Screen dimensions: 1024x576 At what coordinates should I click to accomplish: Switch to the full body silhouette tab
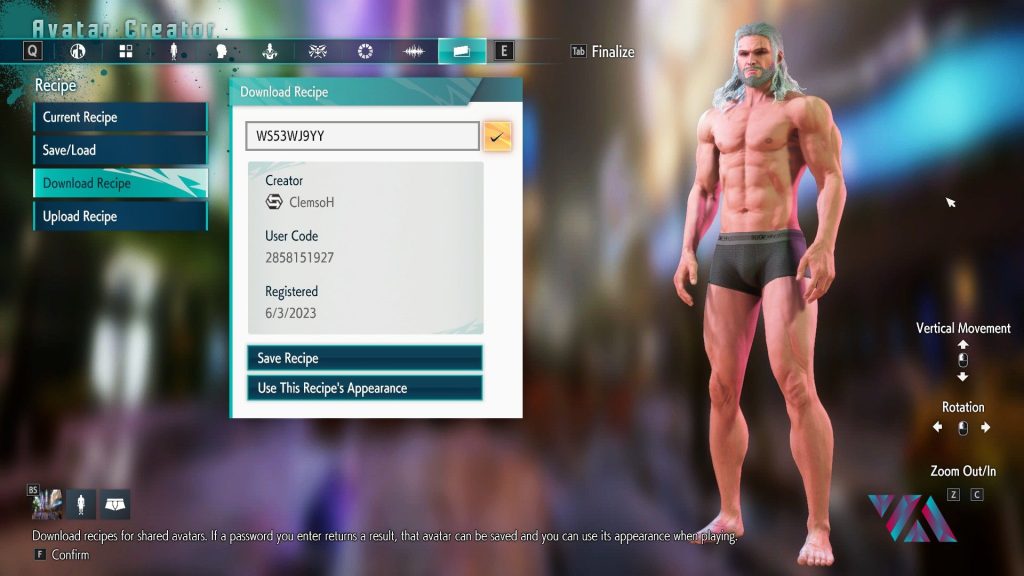point(173,51)
